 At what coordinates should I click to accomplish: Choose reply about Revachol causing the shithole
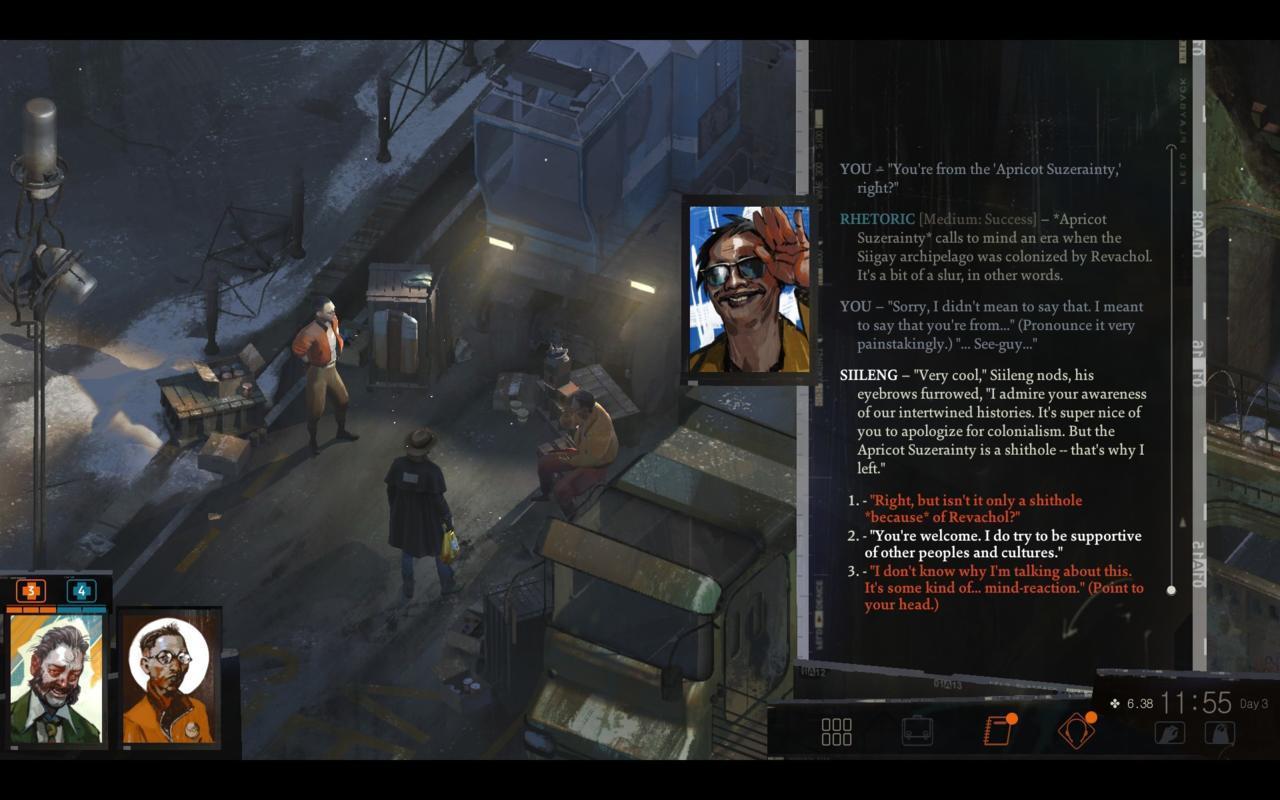(975, 508)
